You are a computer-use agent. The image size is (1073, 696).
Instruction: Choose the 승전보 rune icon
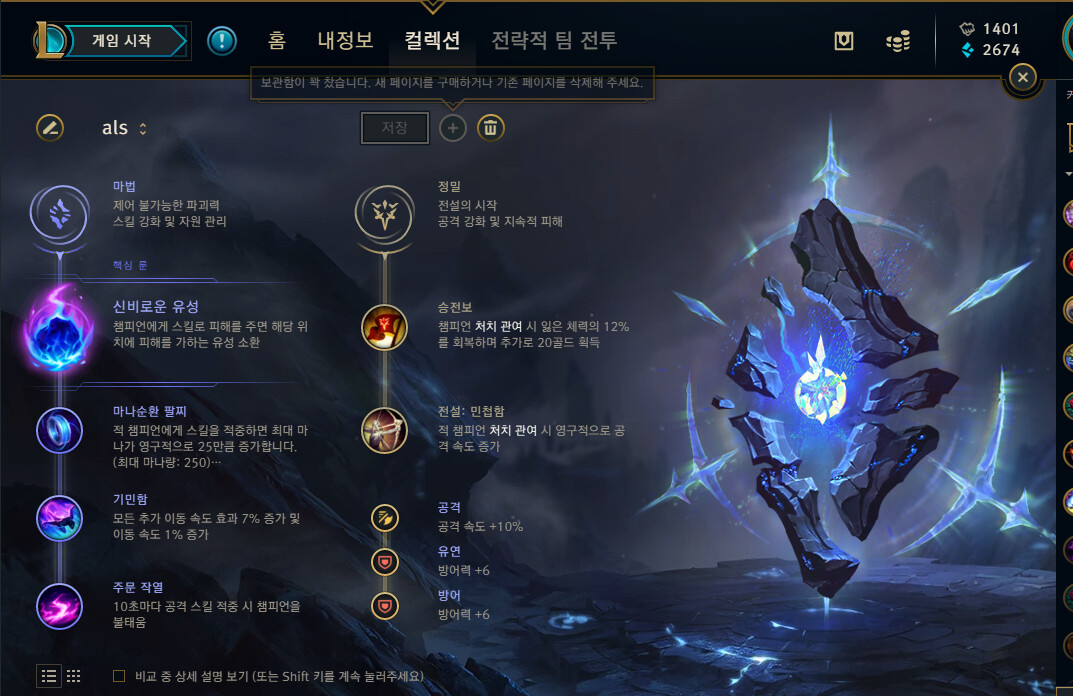(384, 327)
